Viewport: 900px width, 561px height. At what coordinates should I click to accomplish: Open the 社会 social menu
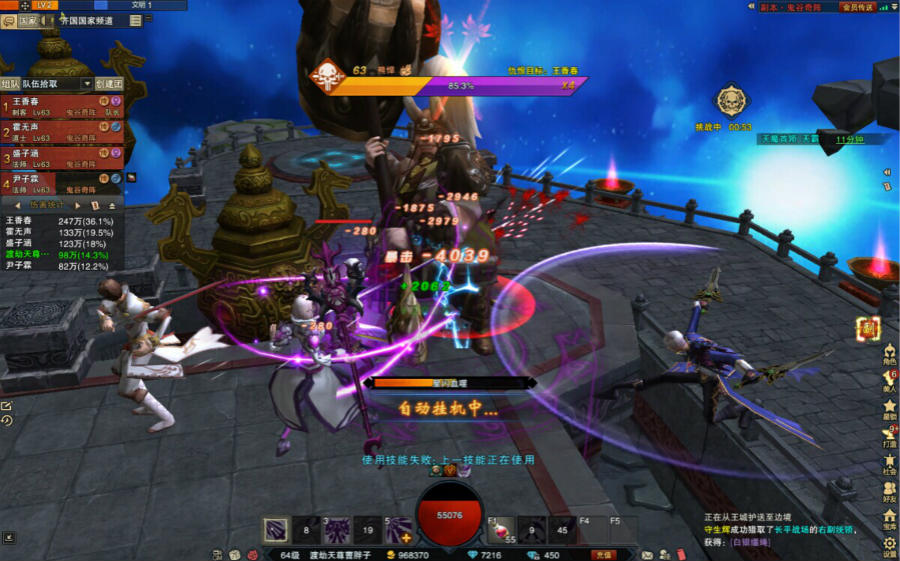(x=889, y=463)
